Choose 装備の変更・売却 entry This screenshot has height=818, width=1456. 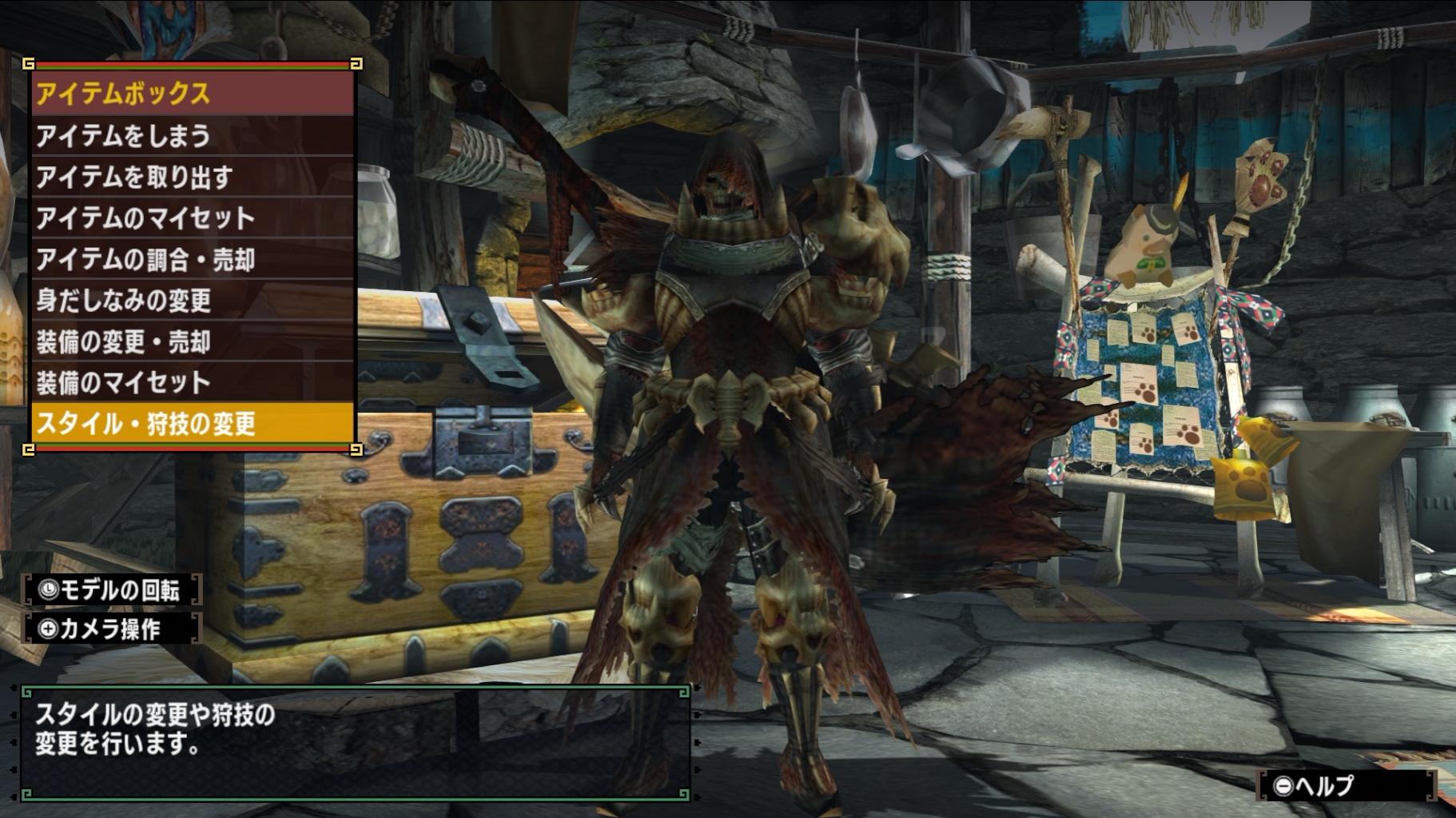[192, 342]
